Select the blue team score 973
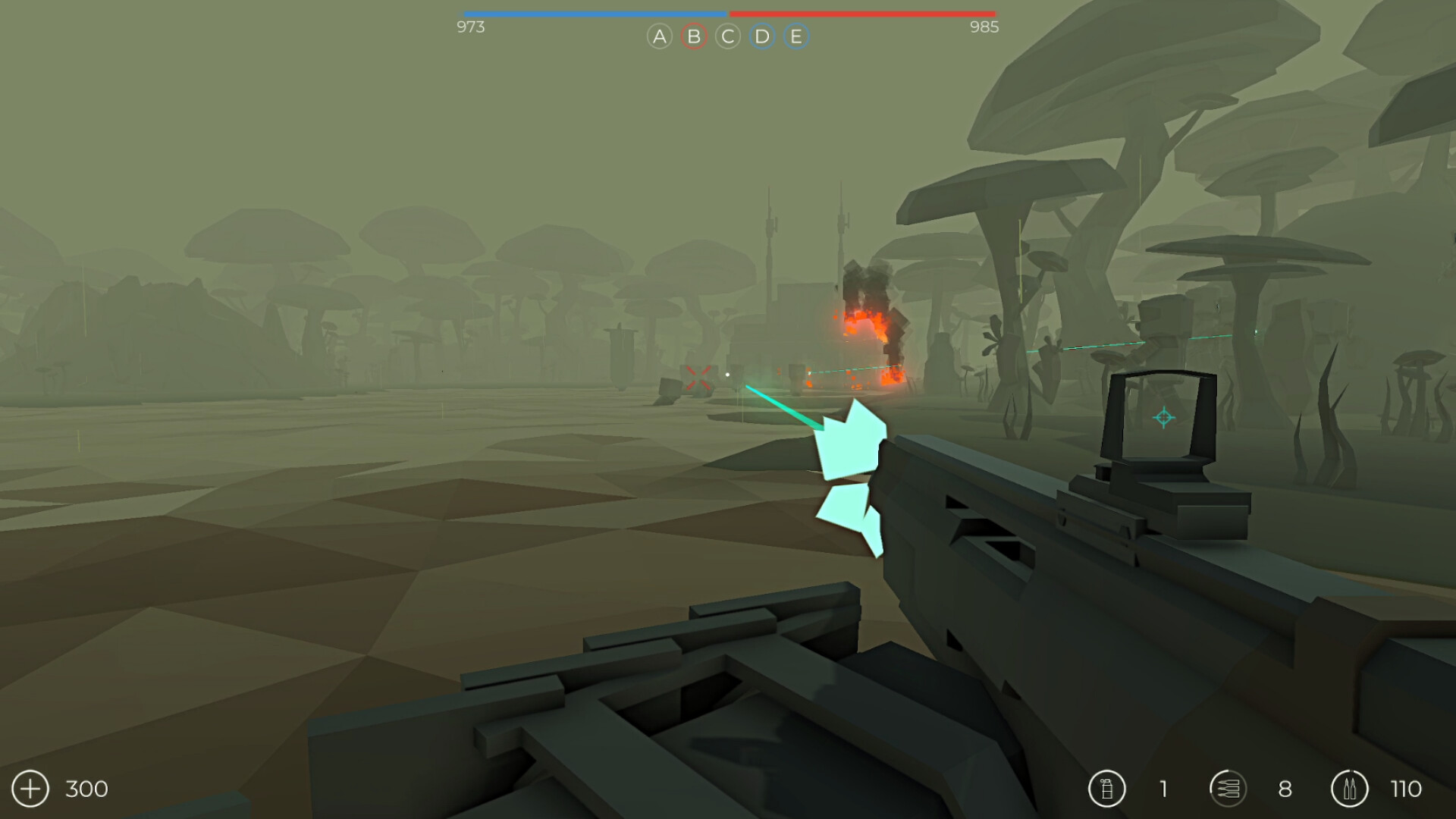This screenshot has width=1456, height=819. tap(472, 27)
